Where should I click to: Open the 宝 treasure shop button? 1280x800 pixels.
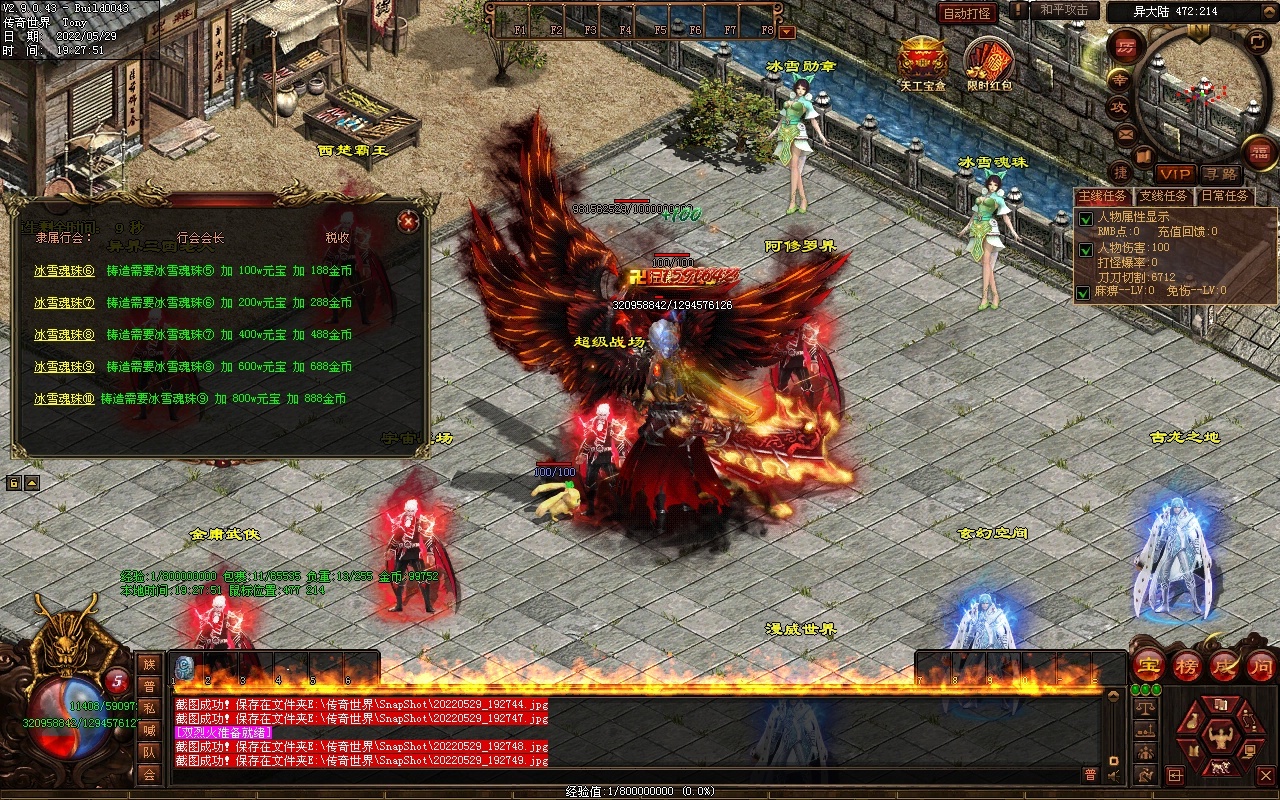(x=1149, y=667)
